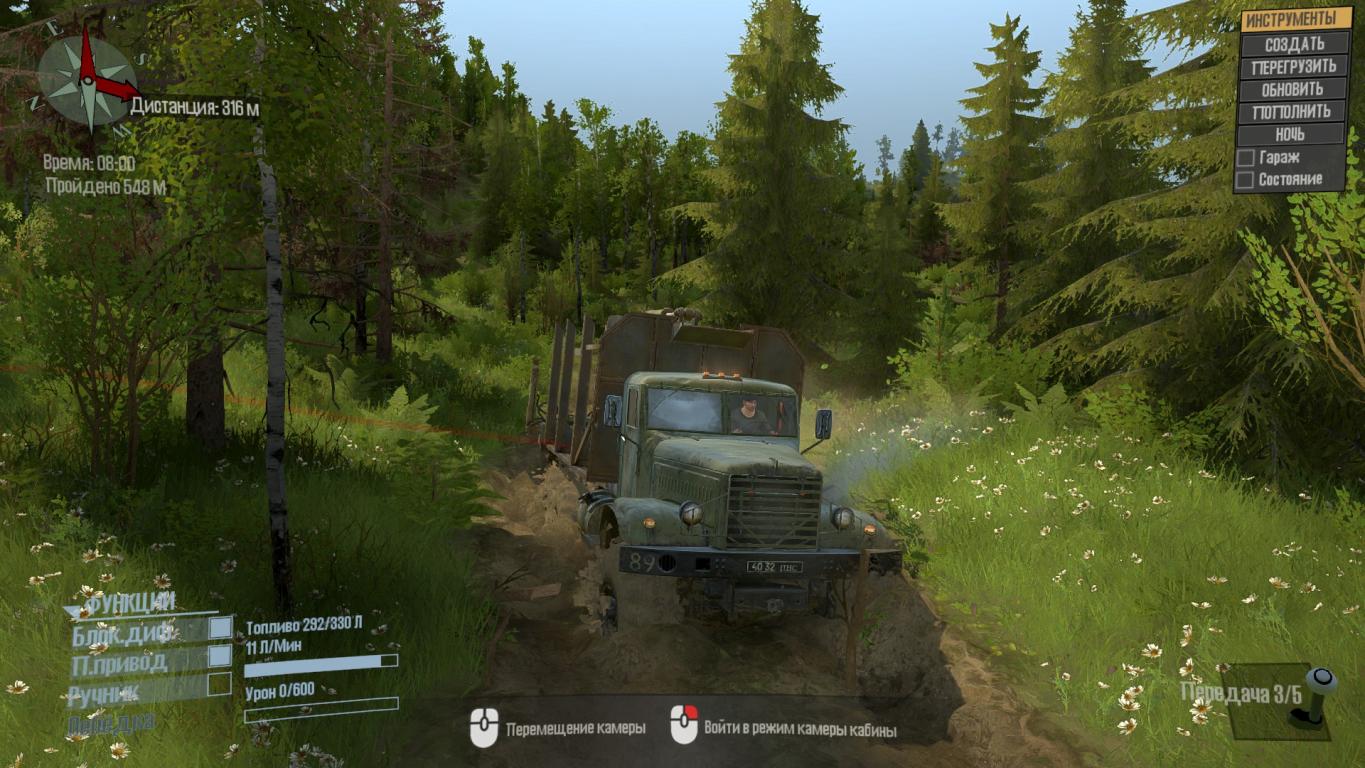Switch to night with НОЧЬ button
Screen dimensions: 1365x768
point(1294,134)
